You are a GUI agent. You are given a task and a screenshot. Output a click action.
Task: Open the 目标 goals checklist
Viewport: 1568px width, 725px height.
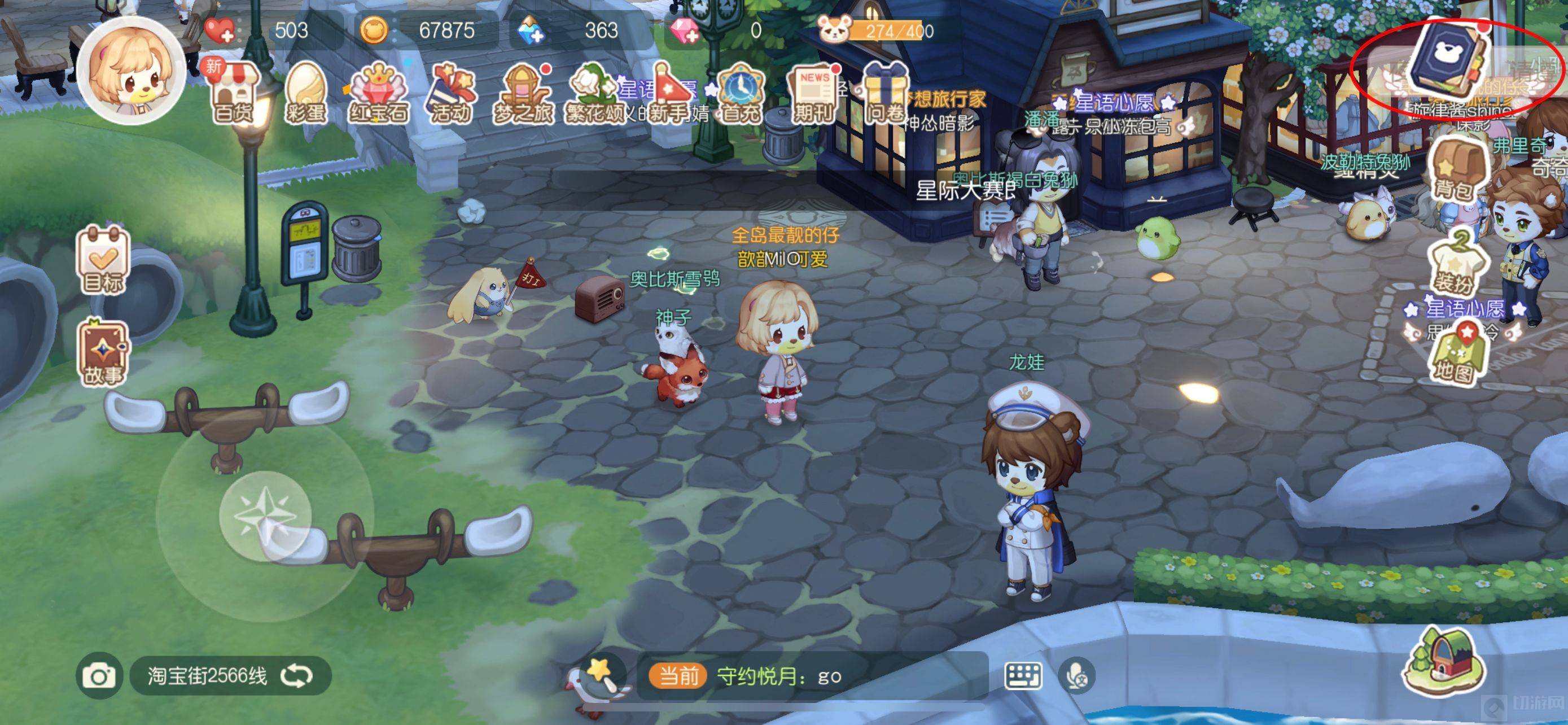click(x=103, y=260)
